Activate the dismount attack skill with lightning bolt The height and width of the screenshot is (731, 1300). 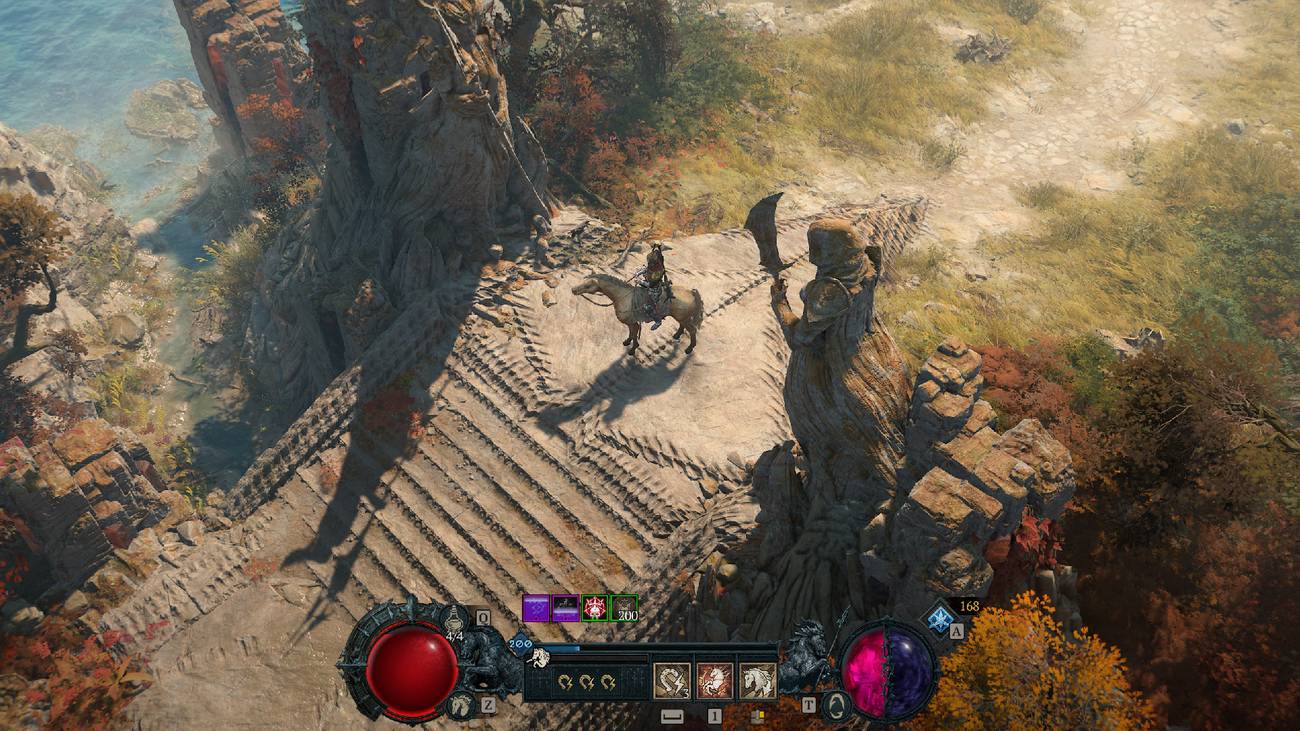click(672, 679)
